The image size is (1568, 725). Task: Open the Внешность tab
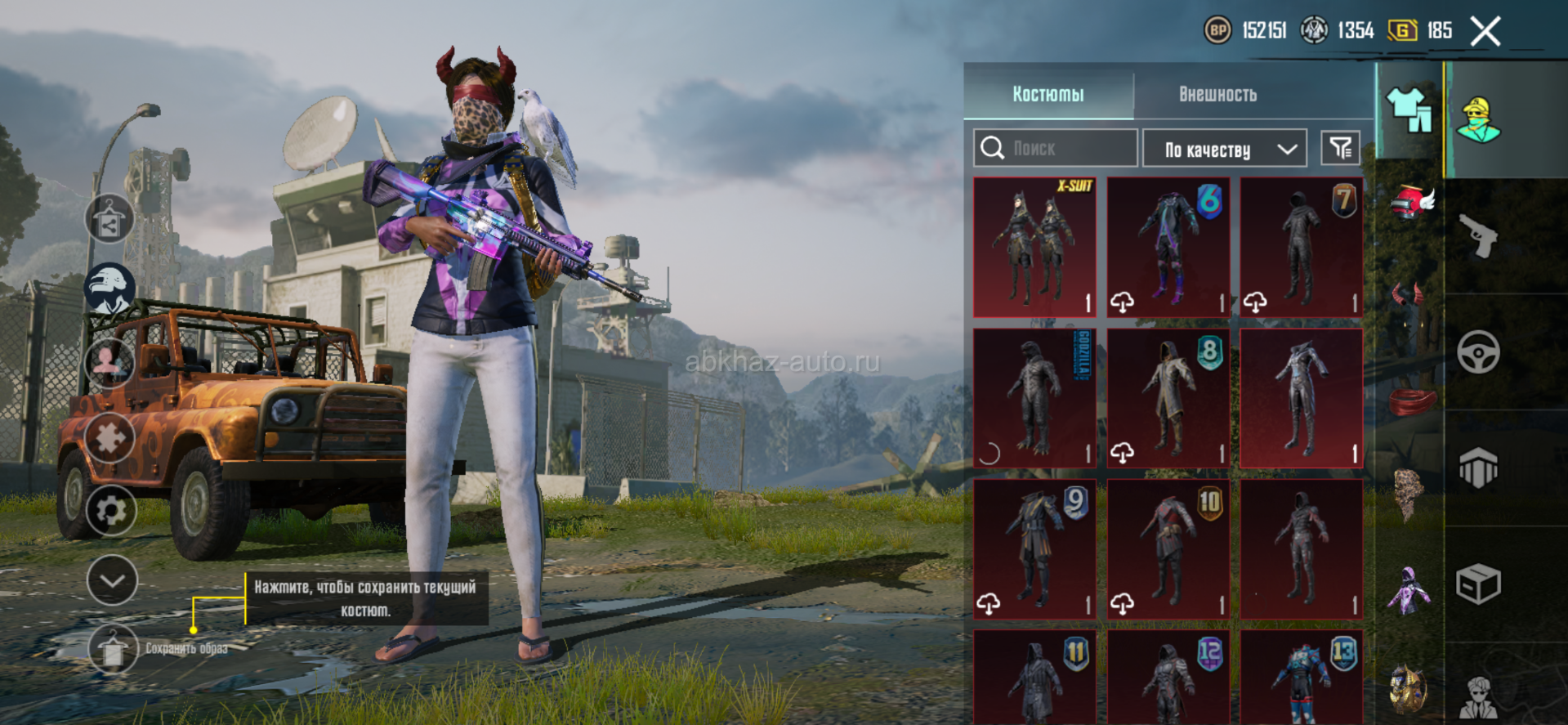coord(1217,94)
